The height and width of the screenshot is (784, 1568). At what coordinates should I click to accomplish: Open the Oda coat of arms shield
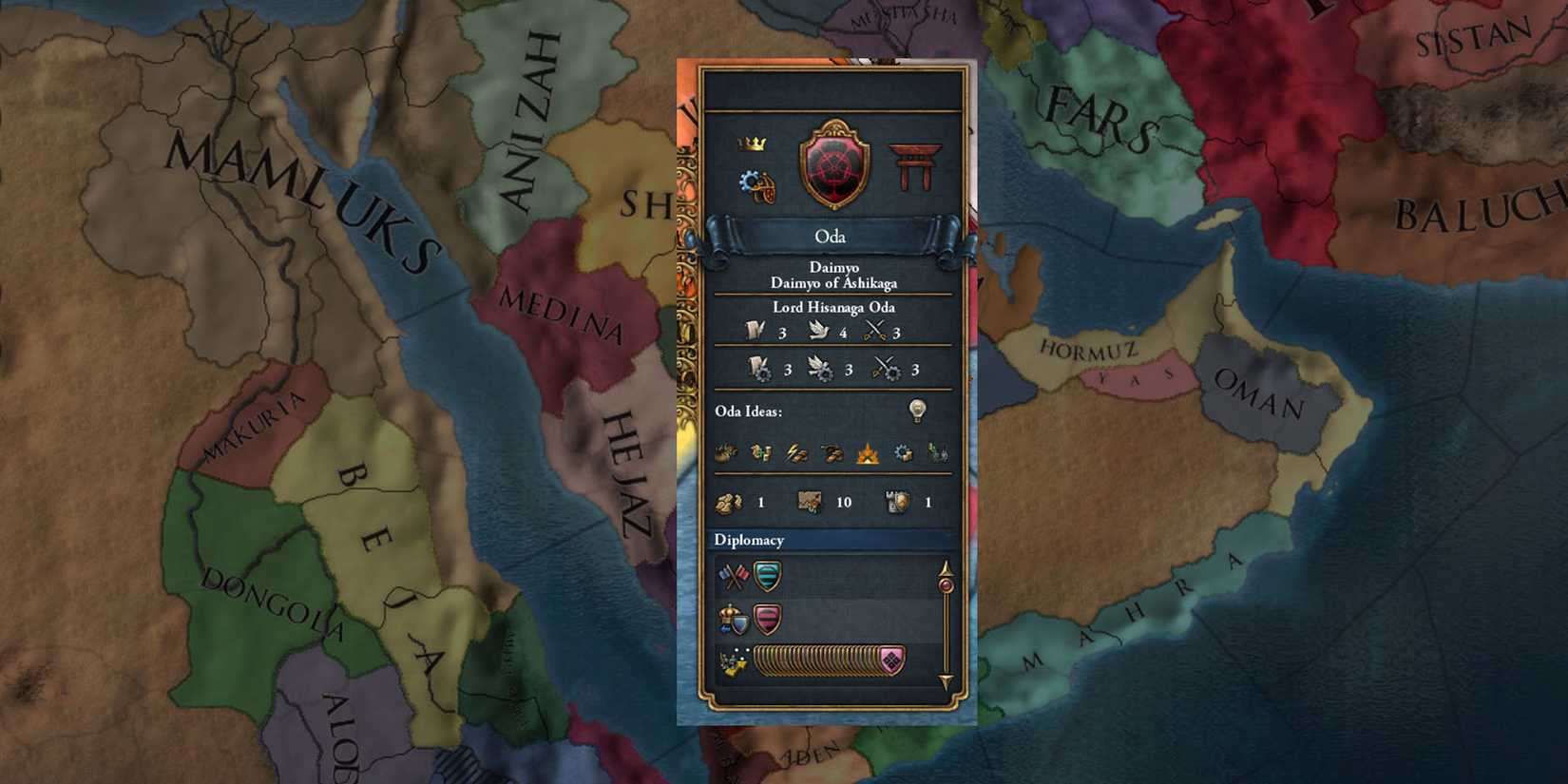point(832,162)
